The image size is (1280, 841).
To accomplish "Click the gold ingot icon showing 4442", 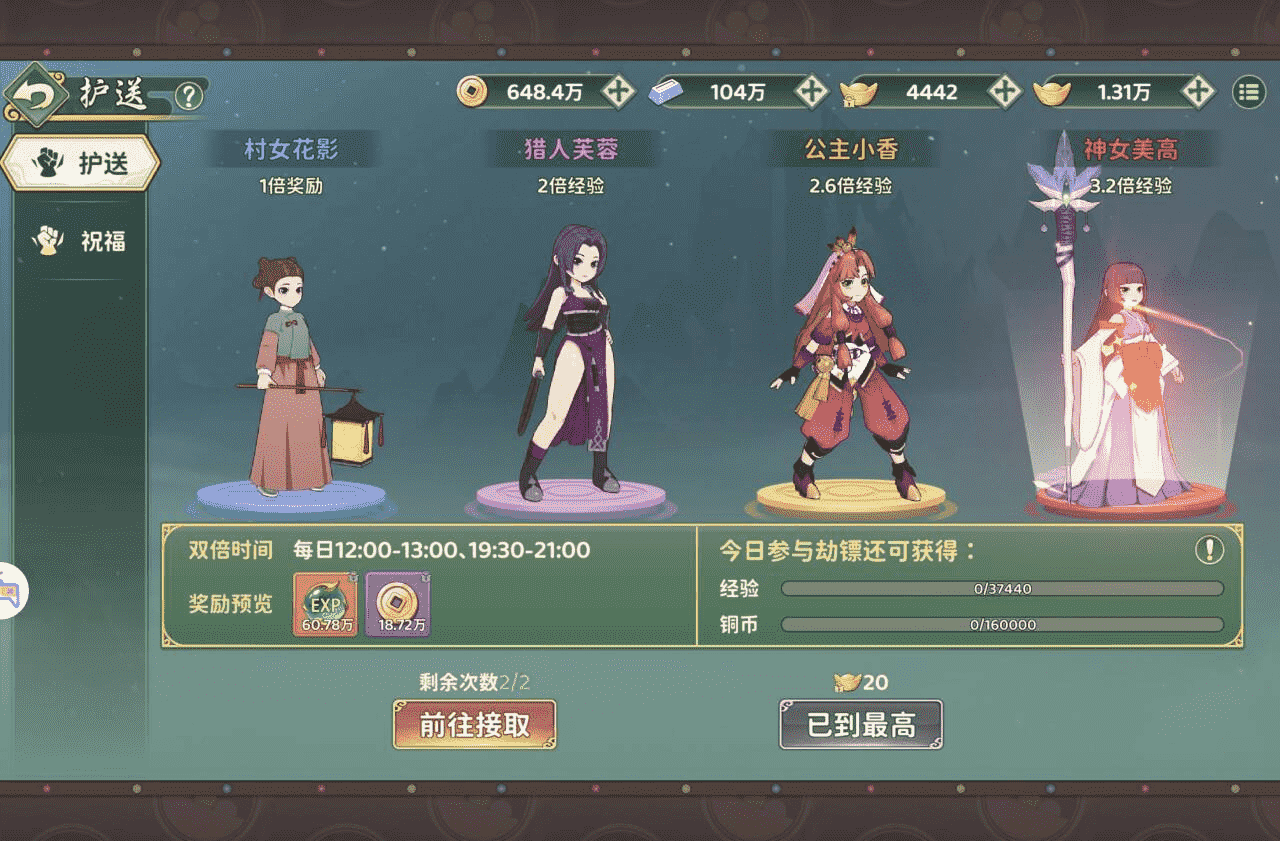I will pyautogui.click(x=858, y=92).
